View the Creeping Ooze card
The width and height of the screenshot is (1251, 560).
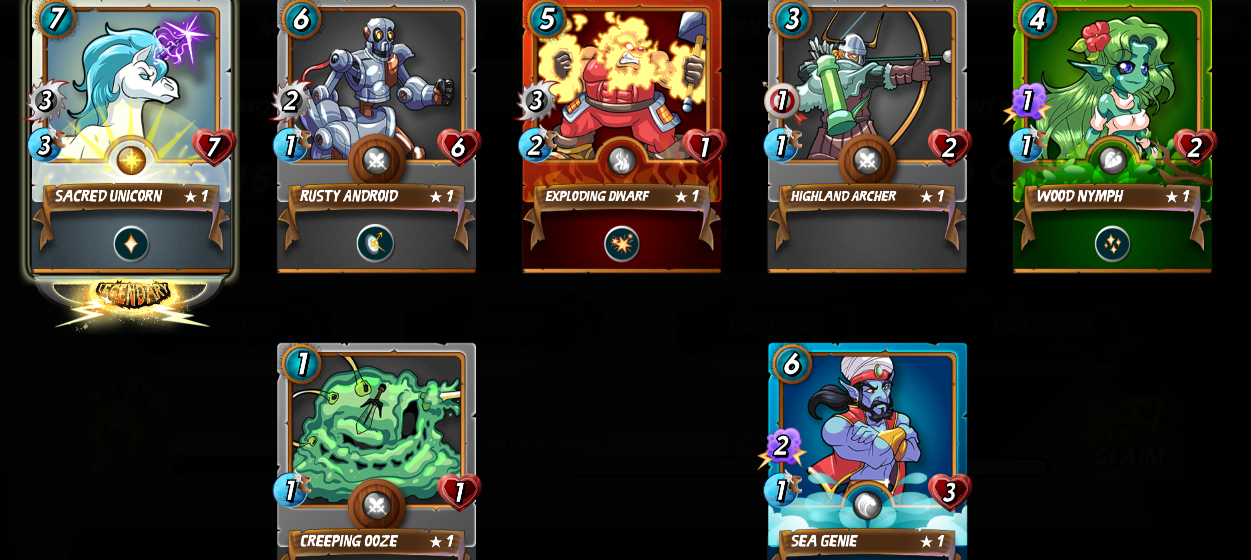376,430
